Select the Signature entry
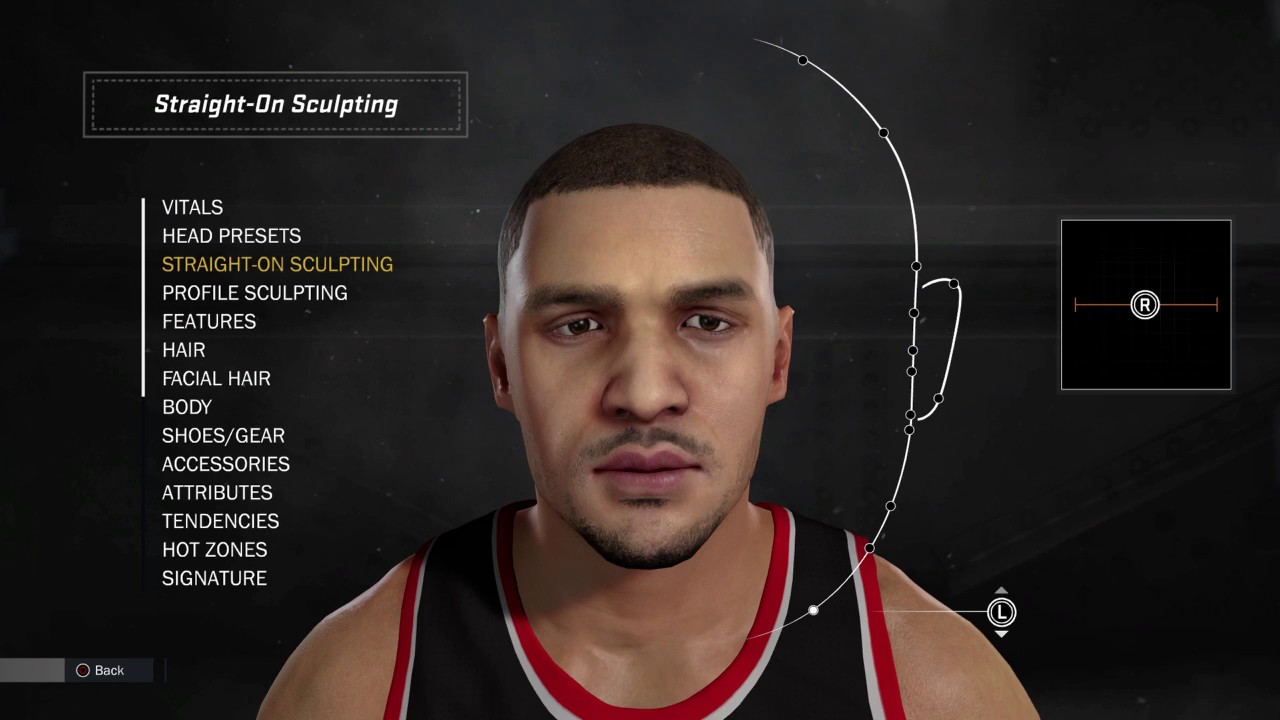 [x=214, y=578]
